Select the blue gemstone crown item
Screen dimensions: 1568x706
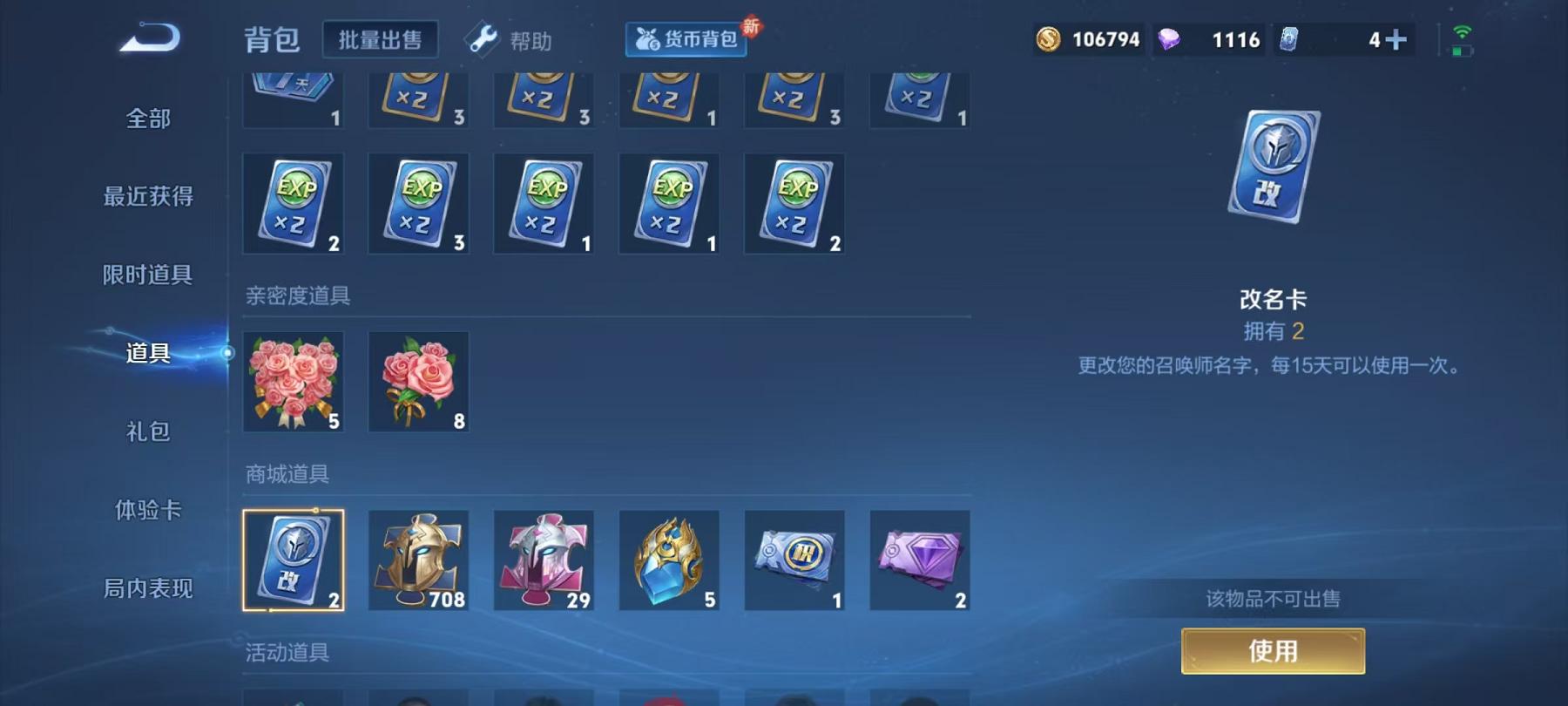(669, 560)
